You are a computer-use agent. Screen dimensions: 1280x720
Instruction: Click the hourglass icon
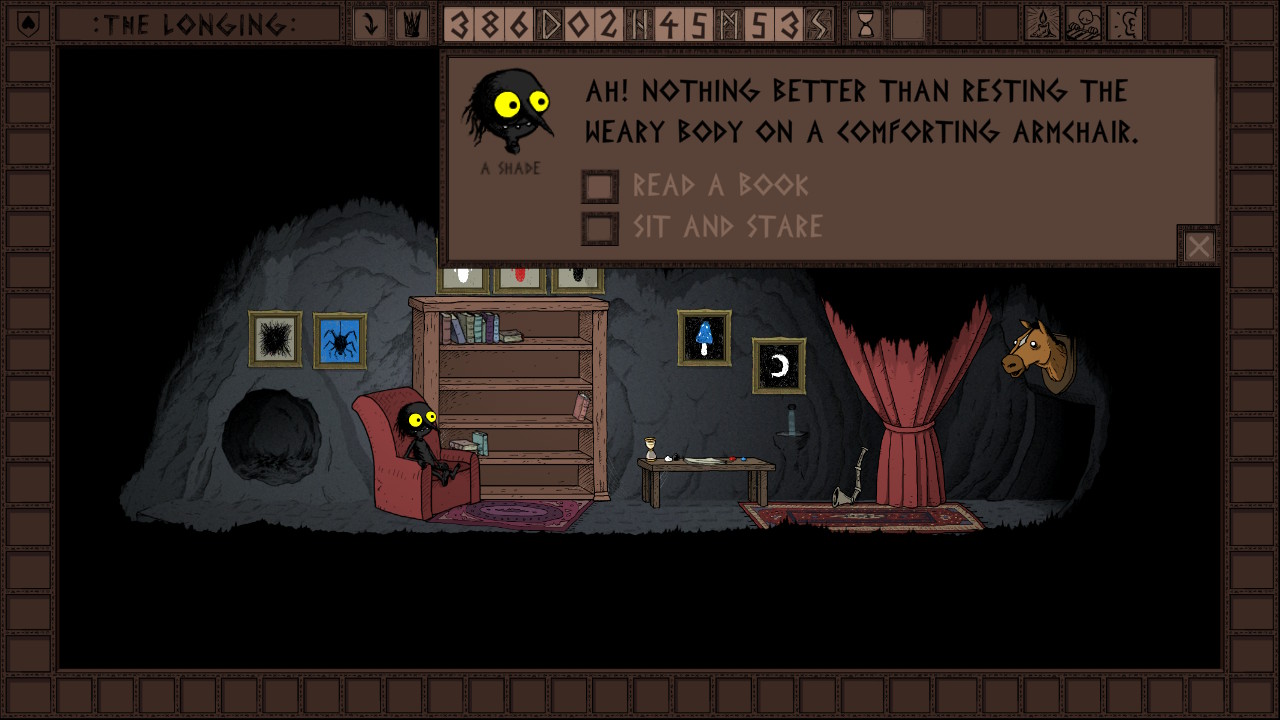[x=866, y=24]
